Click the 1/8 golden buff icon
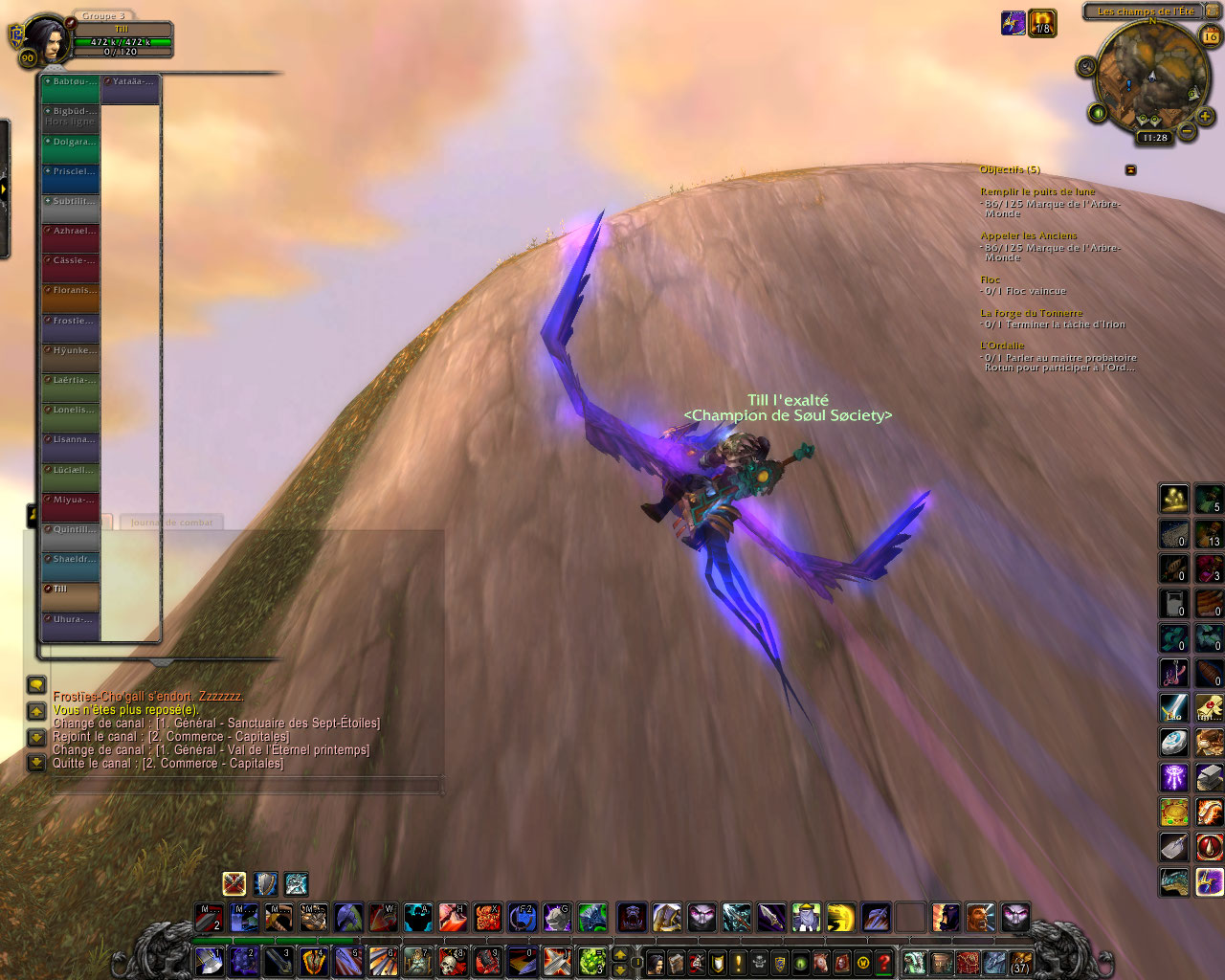1225x980 pixels. (x=1042, y=23)
